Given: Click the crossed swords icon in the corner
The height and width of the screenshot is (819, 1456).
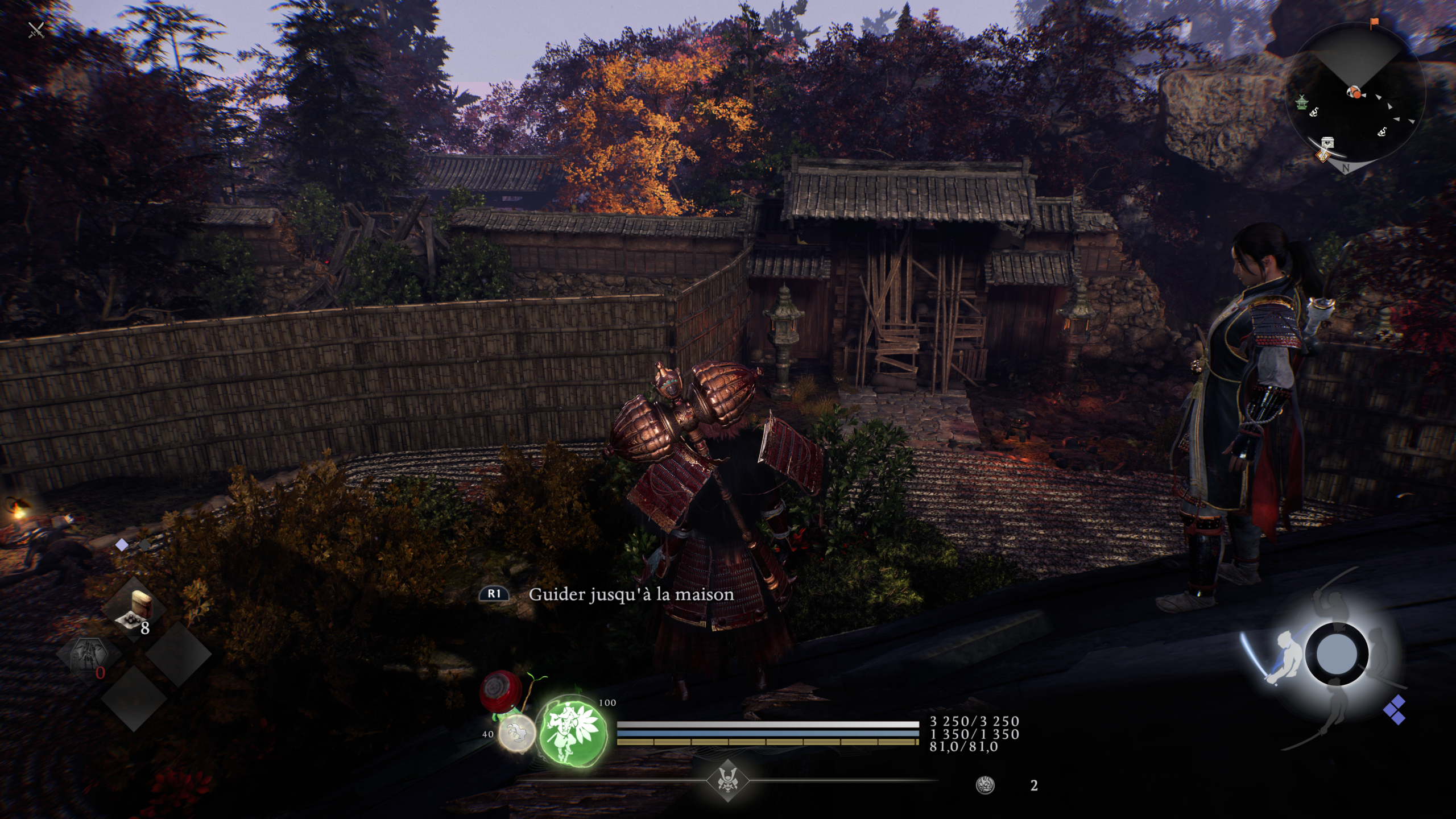Looking at the screenshot, I should point(36,29).
